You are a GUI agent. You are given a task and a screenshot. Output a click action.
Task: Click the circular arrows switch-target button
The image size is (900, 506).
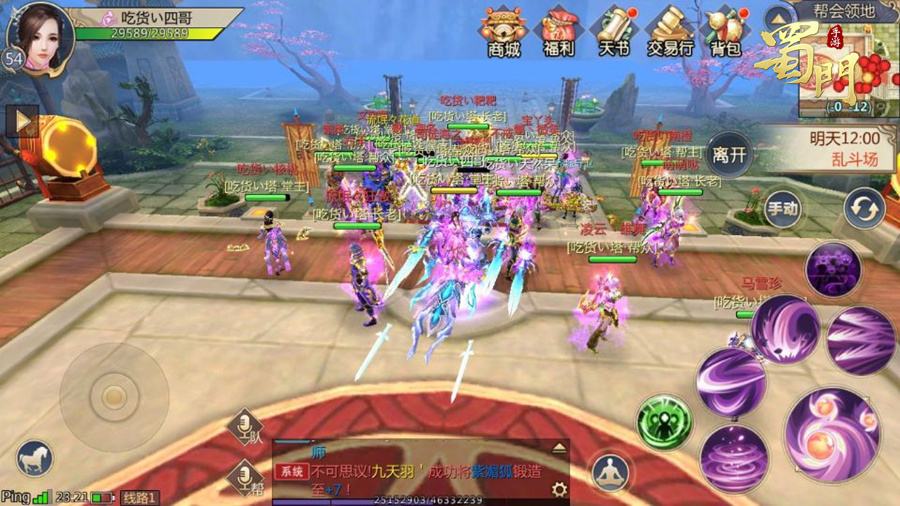(862, 208)
